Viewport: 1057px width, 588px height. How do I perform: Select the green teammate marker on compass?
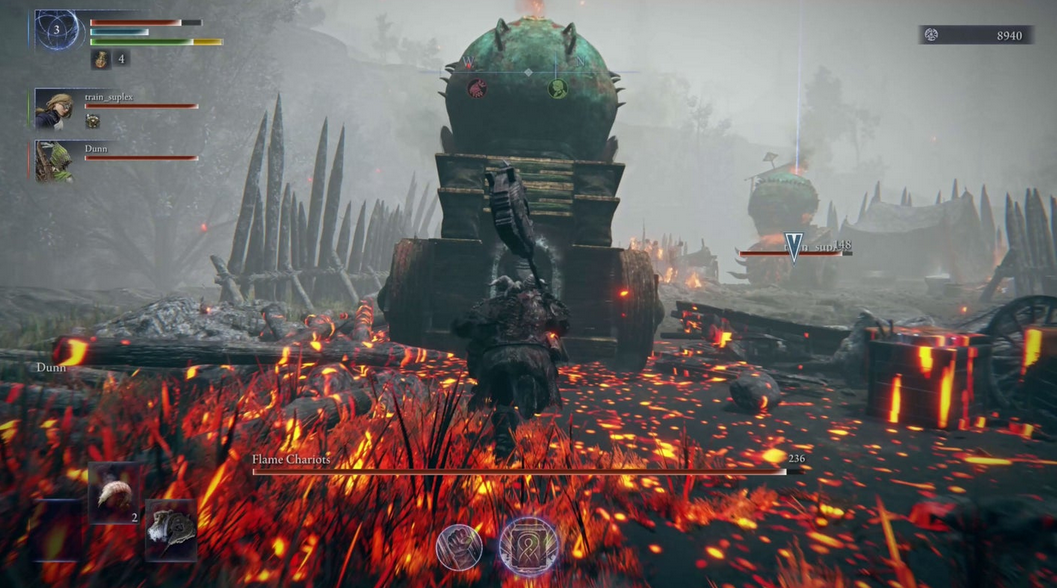pos(557,89)
